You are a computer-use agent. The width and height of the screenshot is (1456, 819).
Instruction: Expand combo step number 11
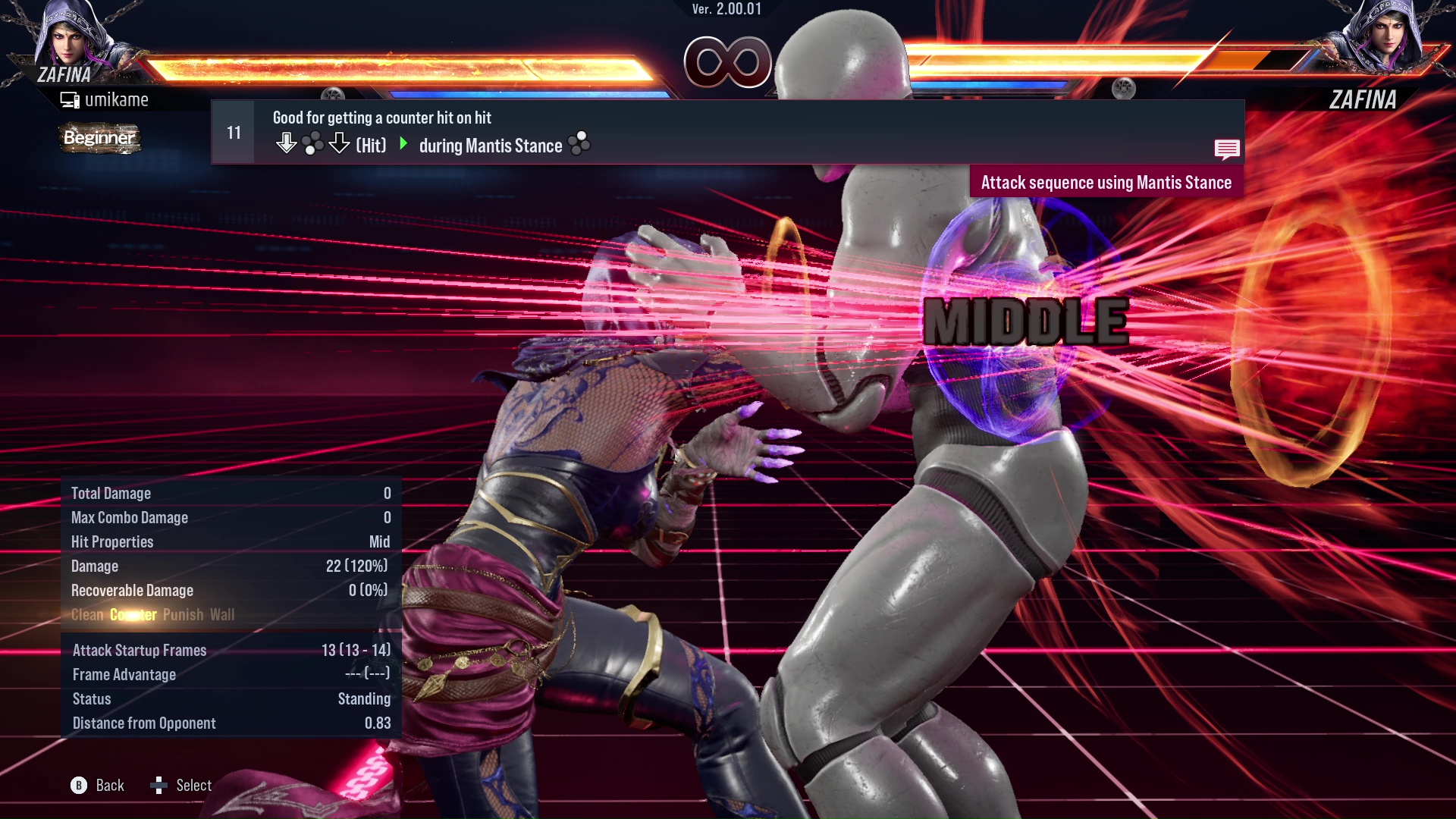233,131
